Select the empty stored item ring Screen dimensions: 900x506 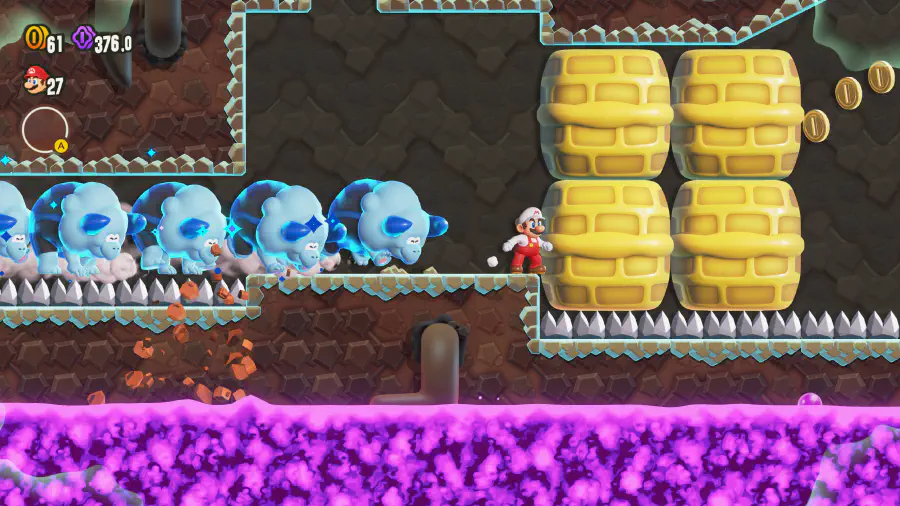coord(45,129)
